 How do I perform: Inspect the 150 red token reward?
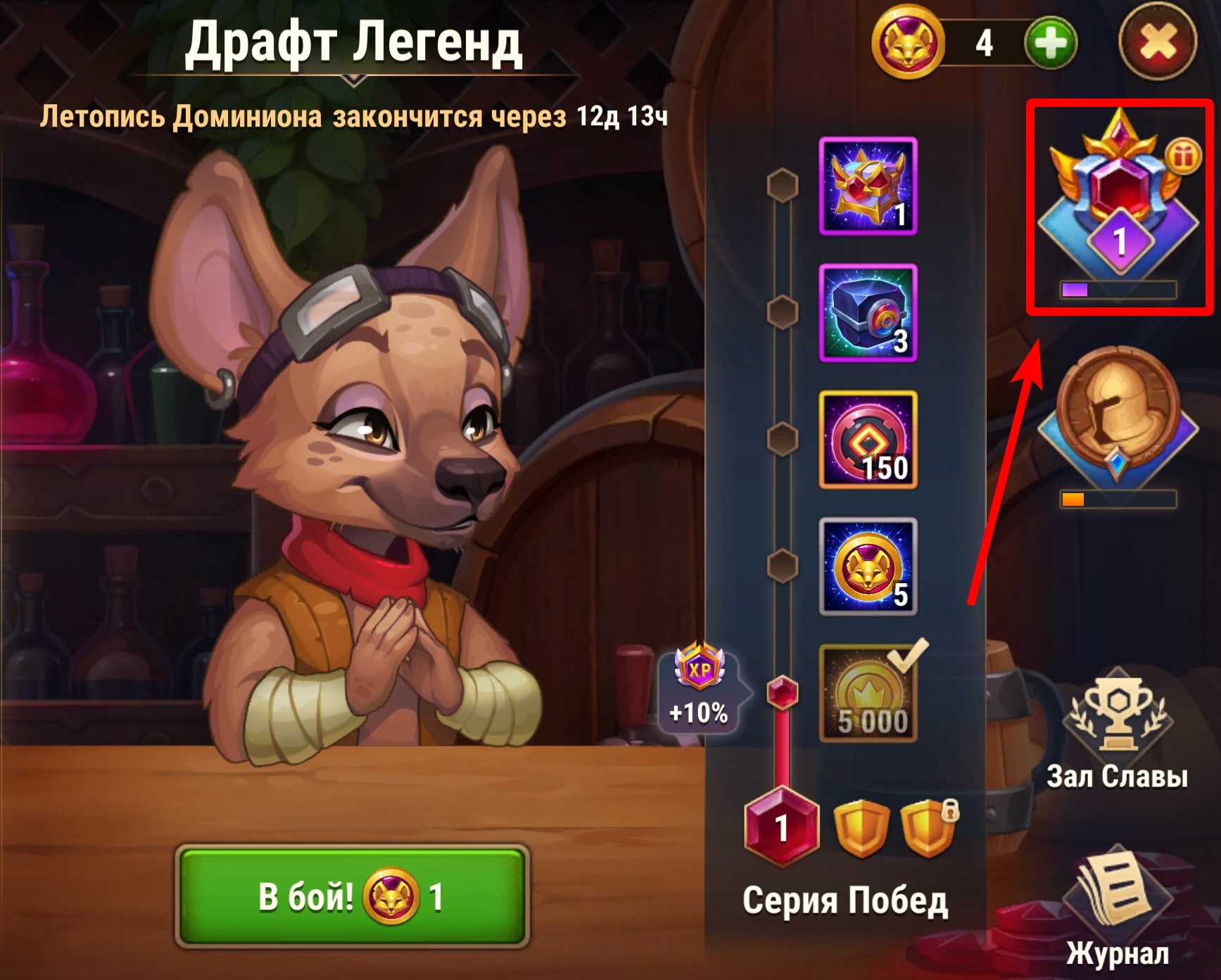tap(868, 440)
